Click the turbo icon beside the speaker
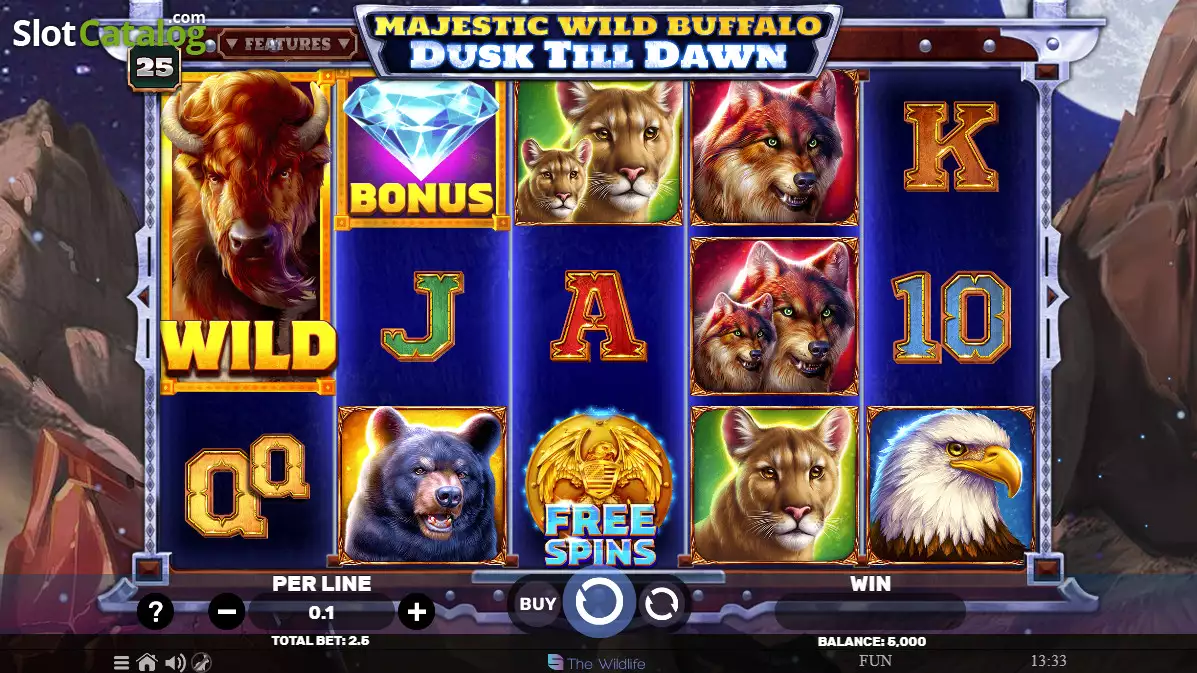The width and height of the screenshot is (1197, 673). point(201,662)
